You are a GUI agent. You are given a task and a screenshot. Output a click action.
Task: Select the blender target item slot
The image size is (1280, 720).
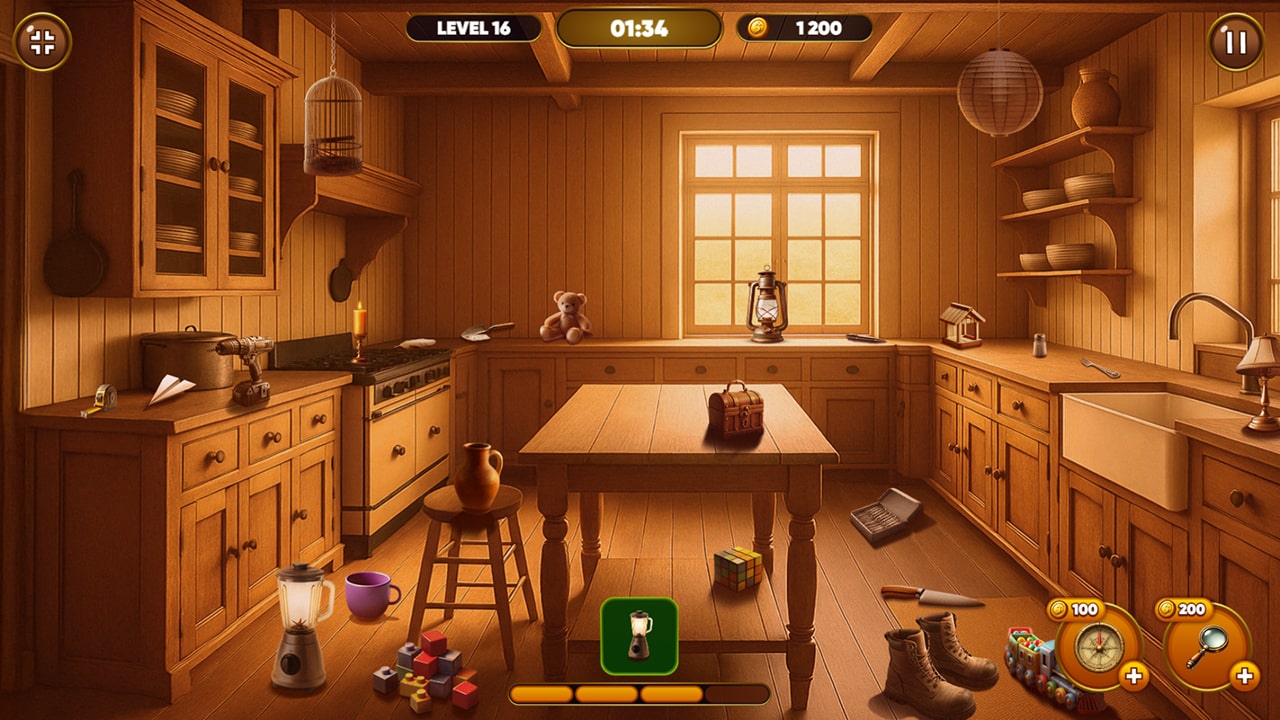pyautogui.click(x=639, y=635)
